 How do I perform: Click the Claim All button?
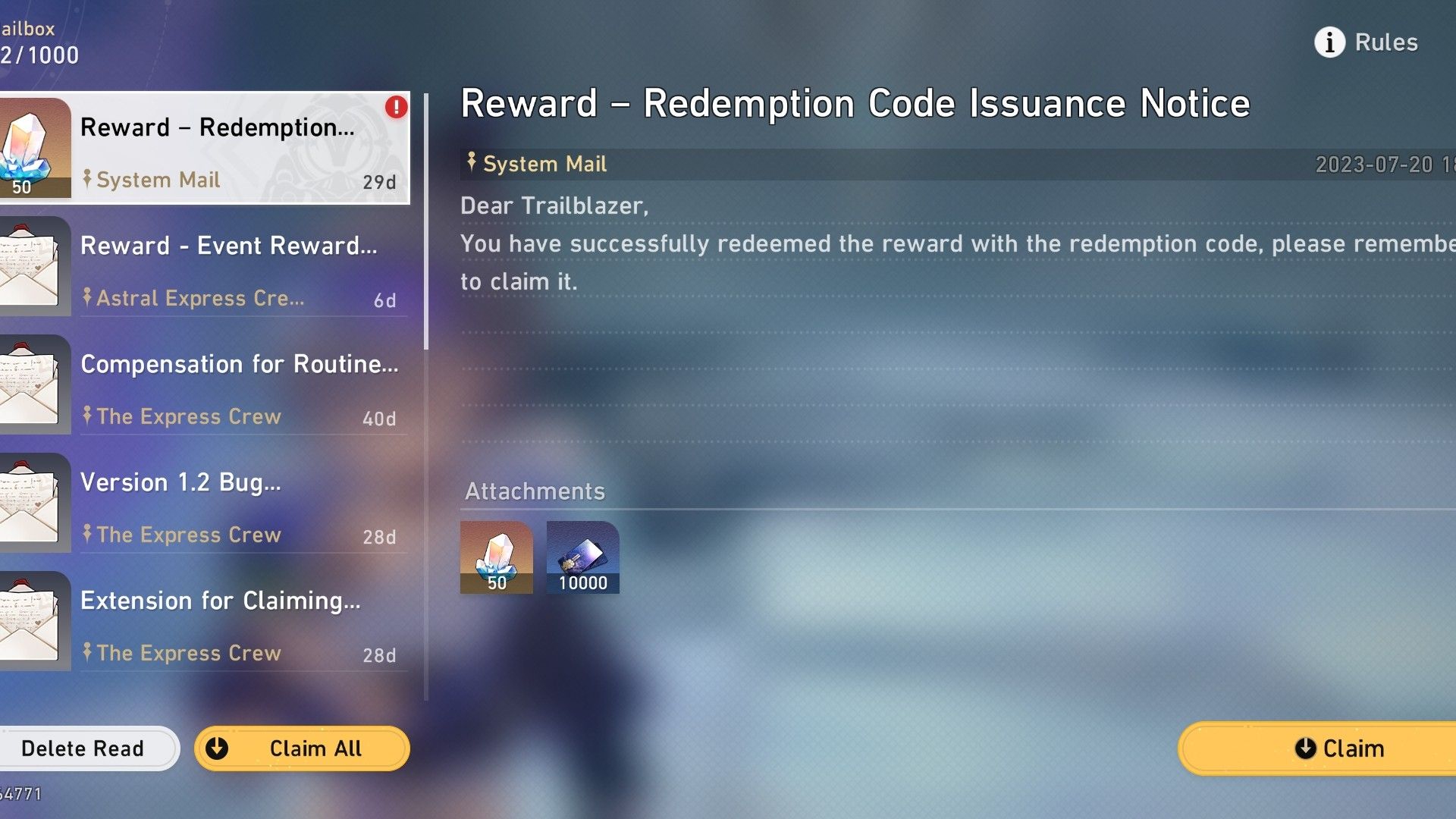[x=302, y=748]
